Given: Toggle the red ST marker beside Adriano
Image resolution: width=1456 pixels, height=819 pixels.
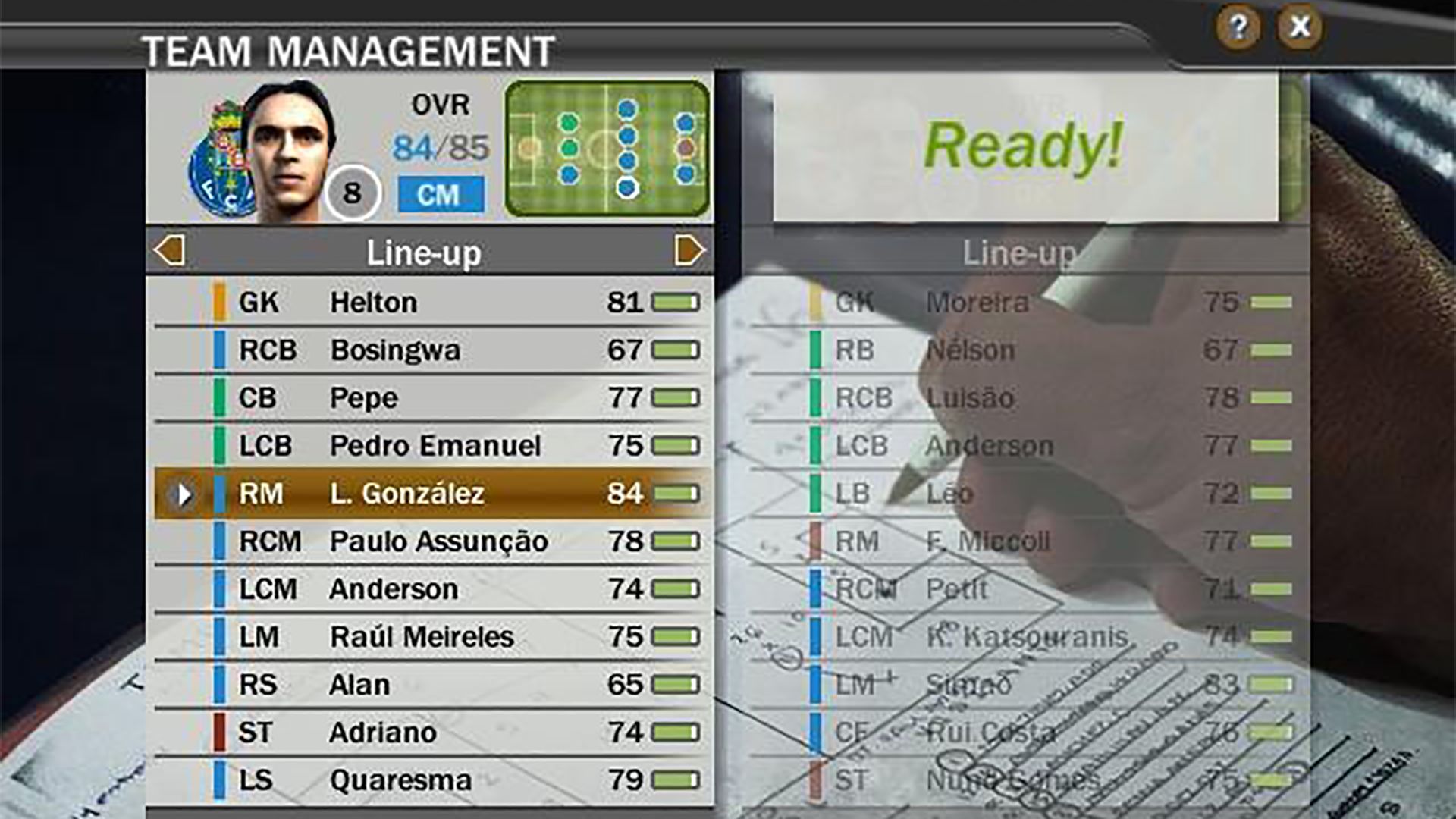Looking at the screenshot, I should point(220,732).
